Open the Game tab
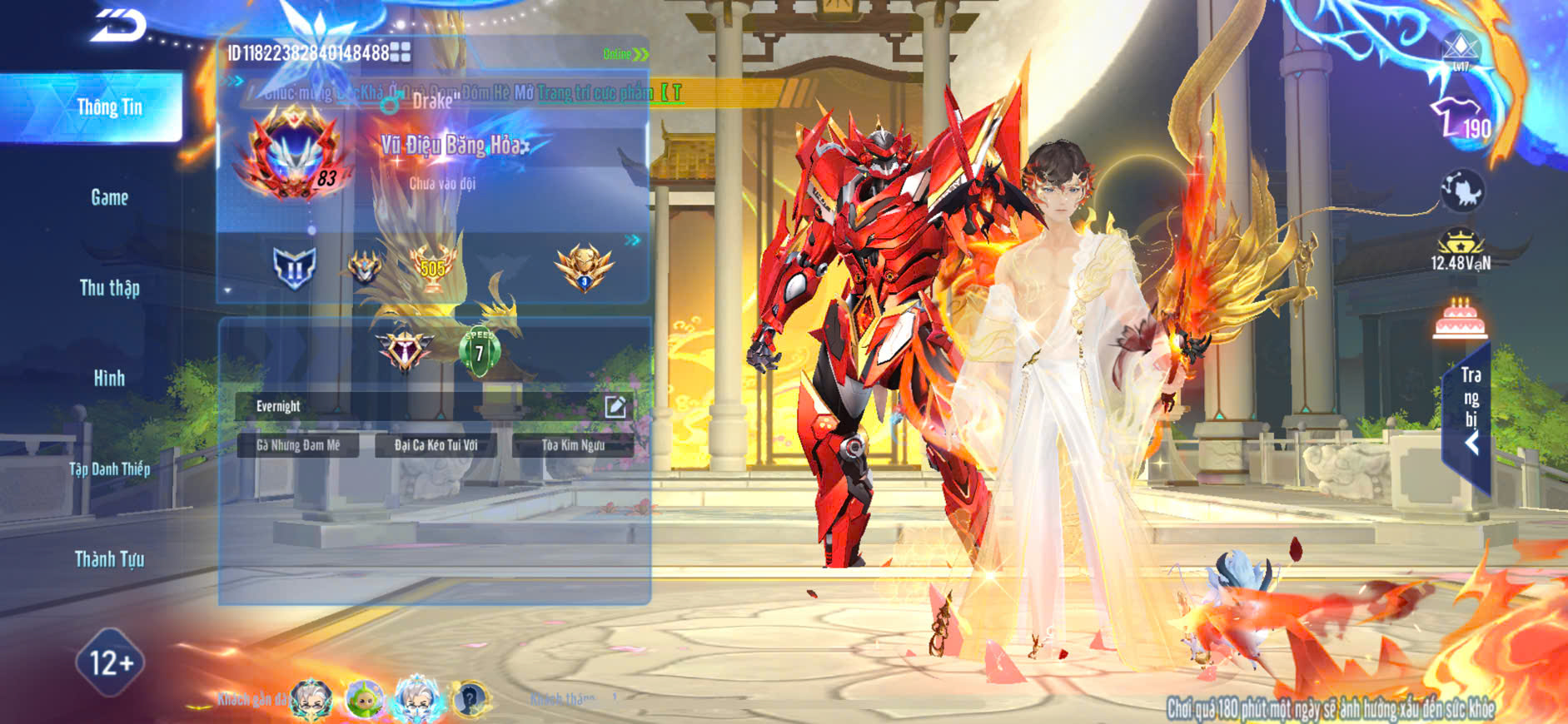The image size is (1568, 724). click(109, 197)
